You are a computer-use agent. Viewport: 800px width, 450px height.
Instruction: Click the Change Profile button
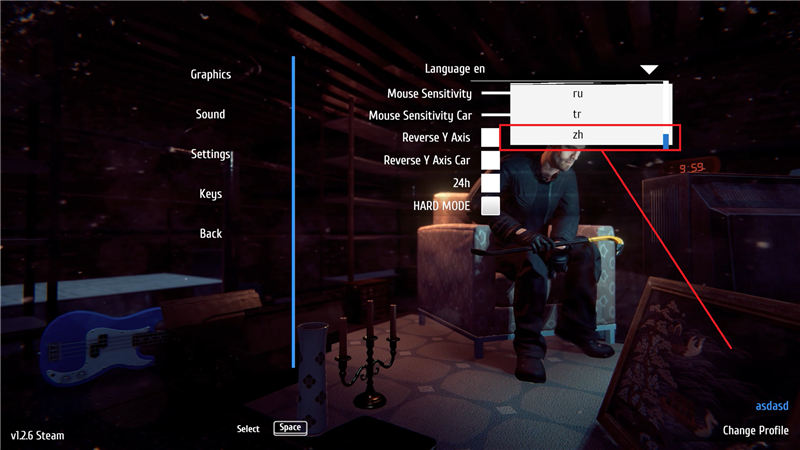coord(755,431)
